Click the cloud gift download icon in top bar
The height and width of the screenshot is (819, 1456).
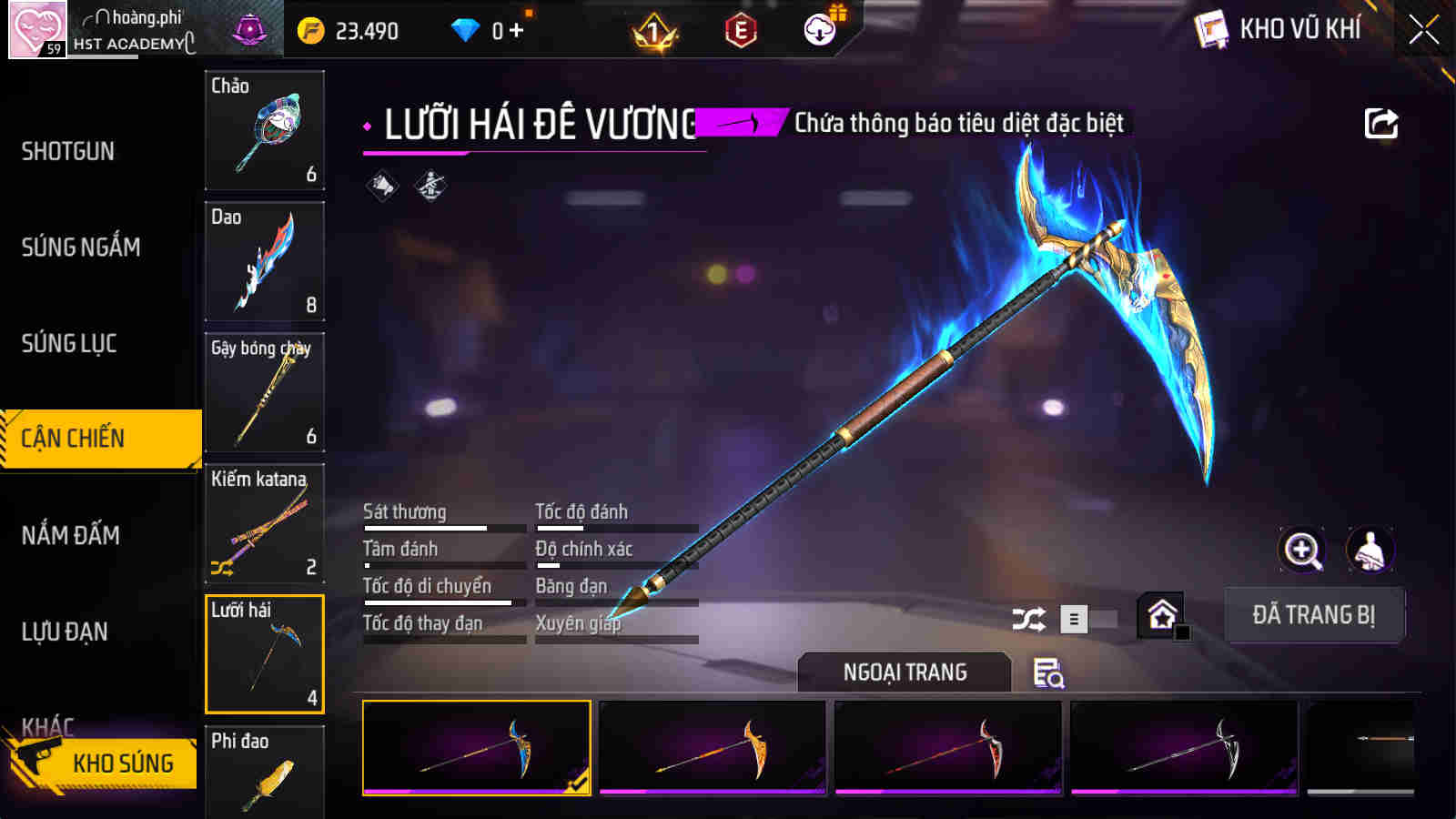tap(818, 28)
